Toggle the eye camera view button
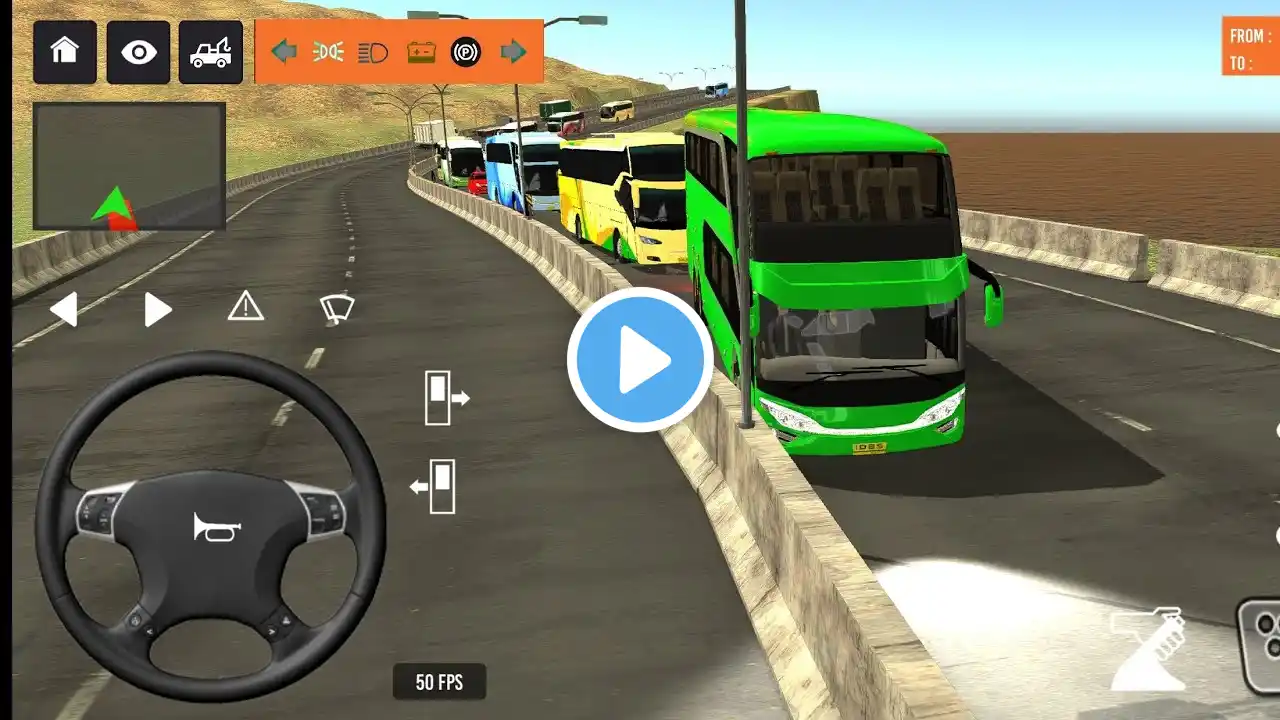The width and height of the screenshot is (1280, 720). (x=138, y=52)
